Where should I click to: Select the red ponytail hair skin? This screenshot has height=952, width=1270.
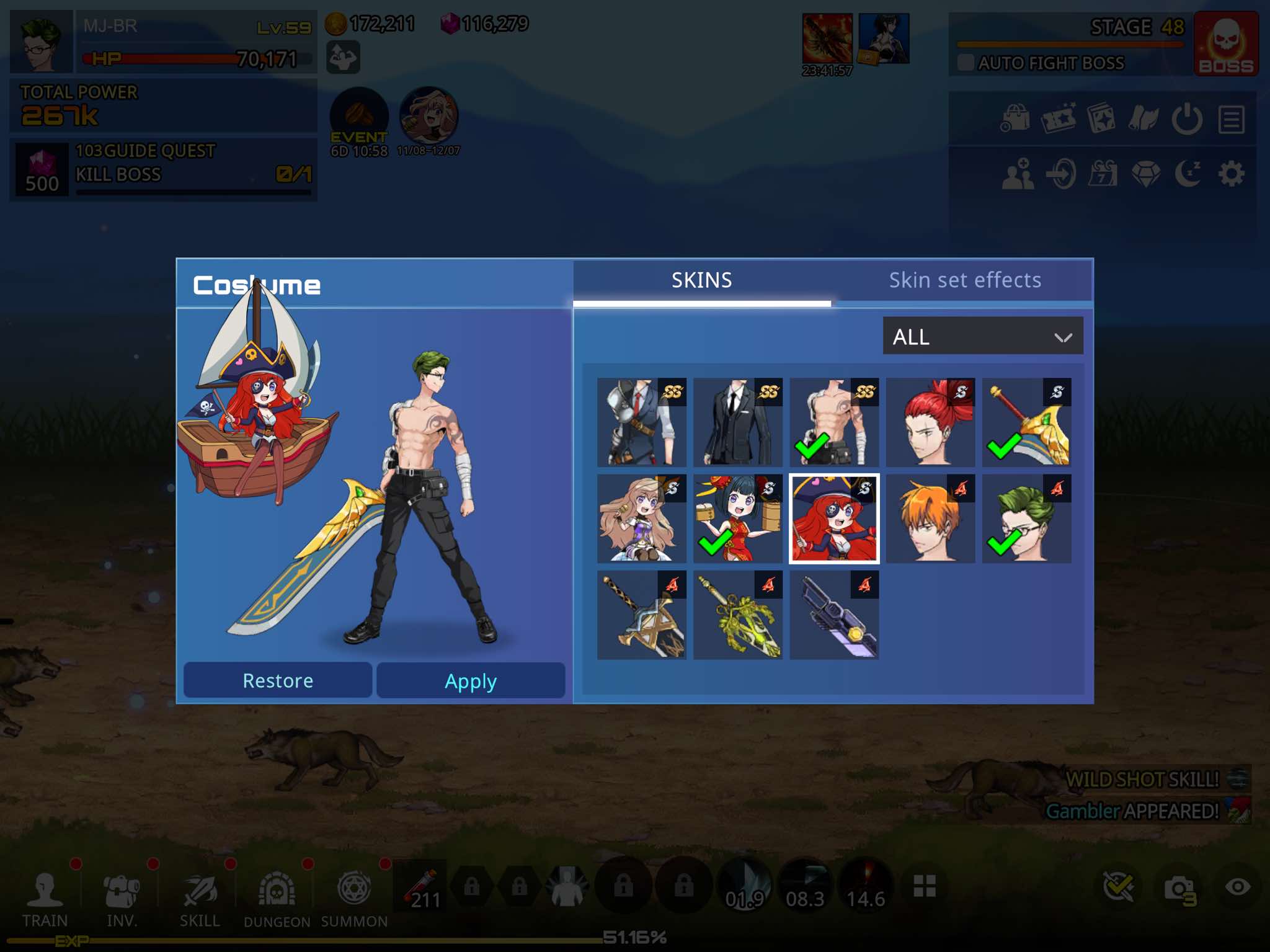tap(930, 422)
